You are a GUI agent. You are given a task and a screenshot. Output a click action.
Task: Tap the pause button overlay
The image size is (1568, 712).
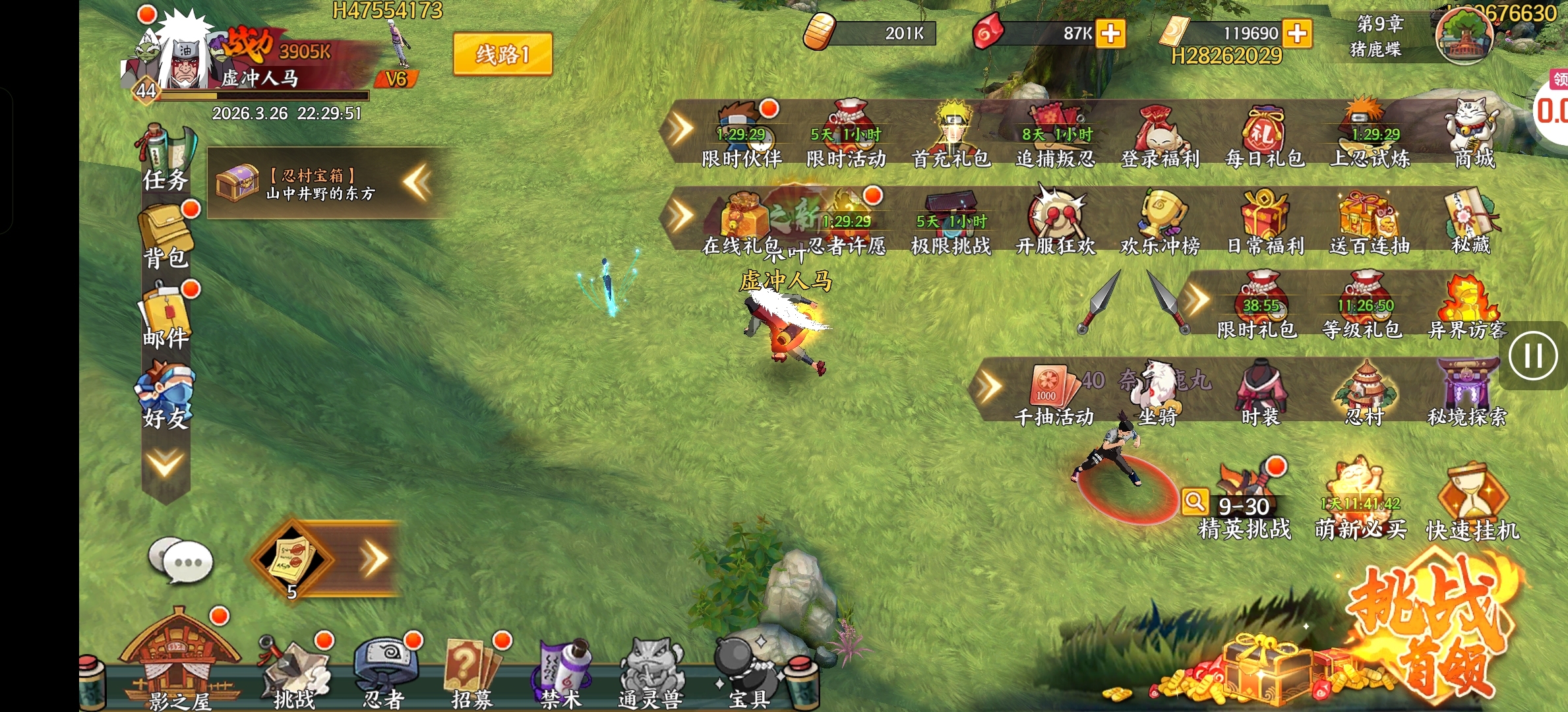coord(1532,356)
